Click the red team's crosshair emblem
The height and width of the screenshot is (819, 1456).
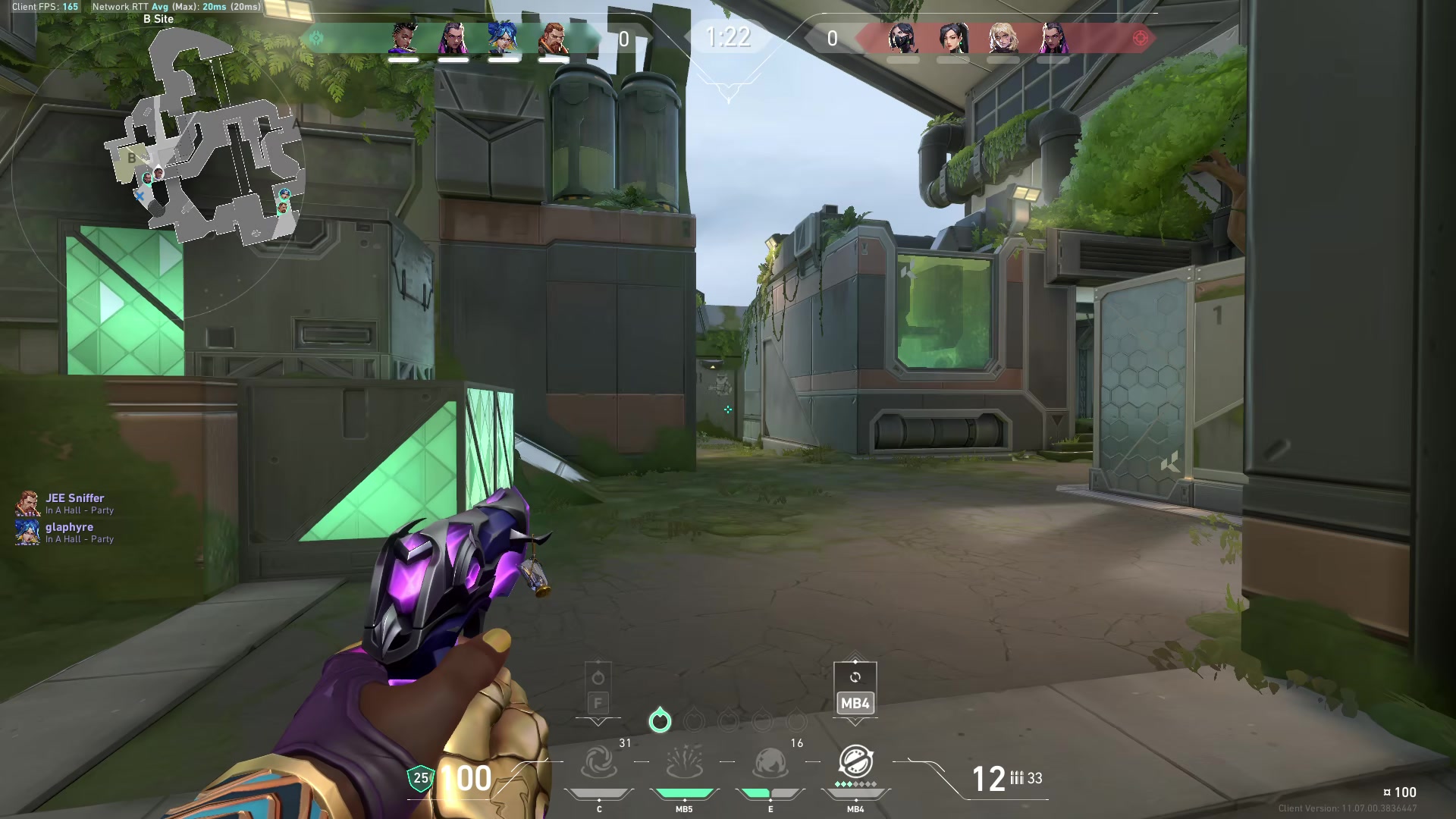coord(1140,38)
